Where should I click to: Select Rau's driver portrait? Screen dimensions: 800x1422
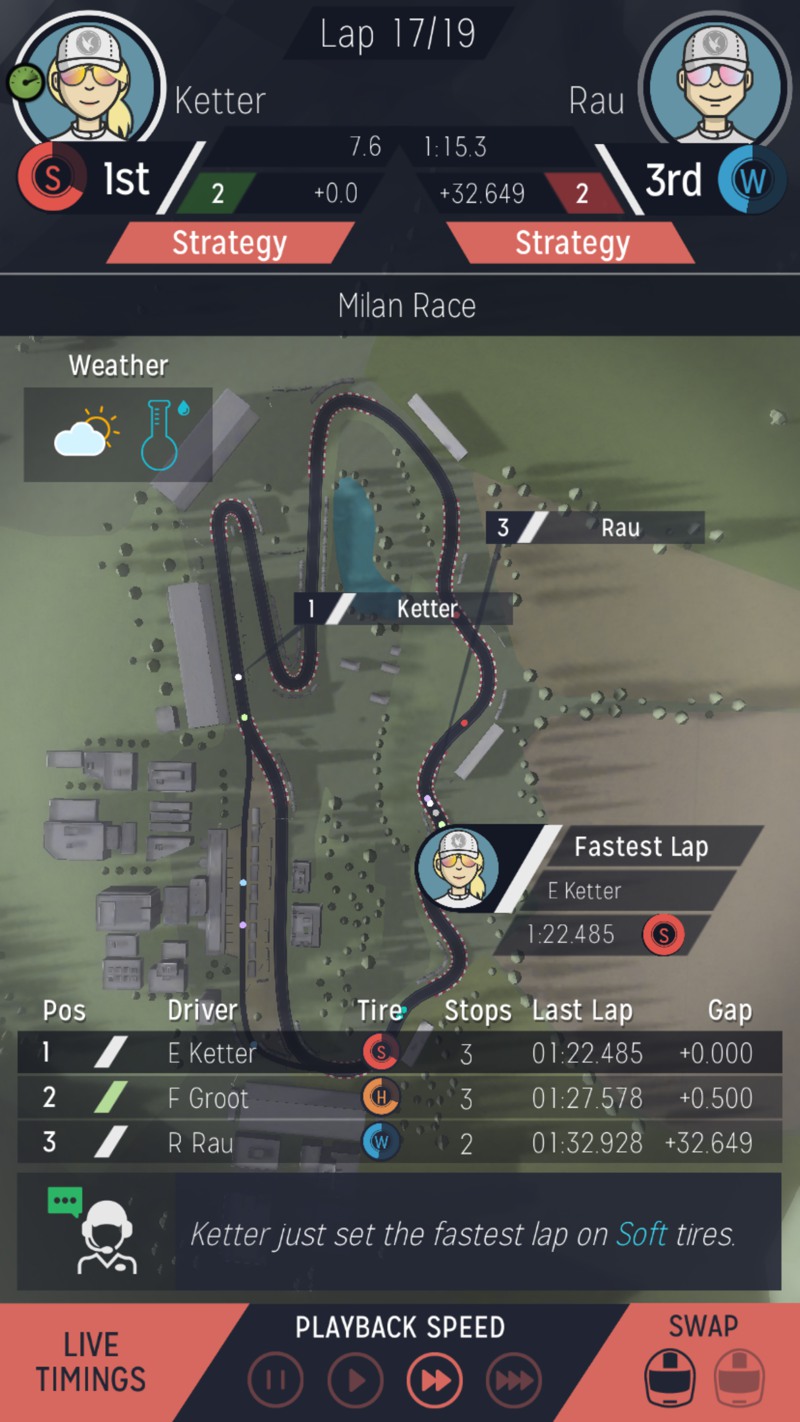711,78
